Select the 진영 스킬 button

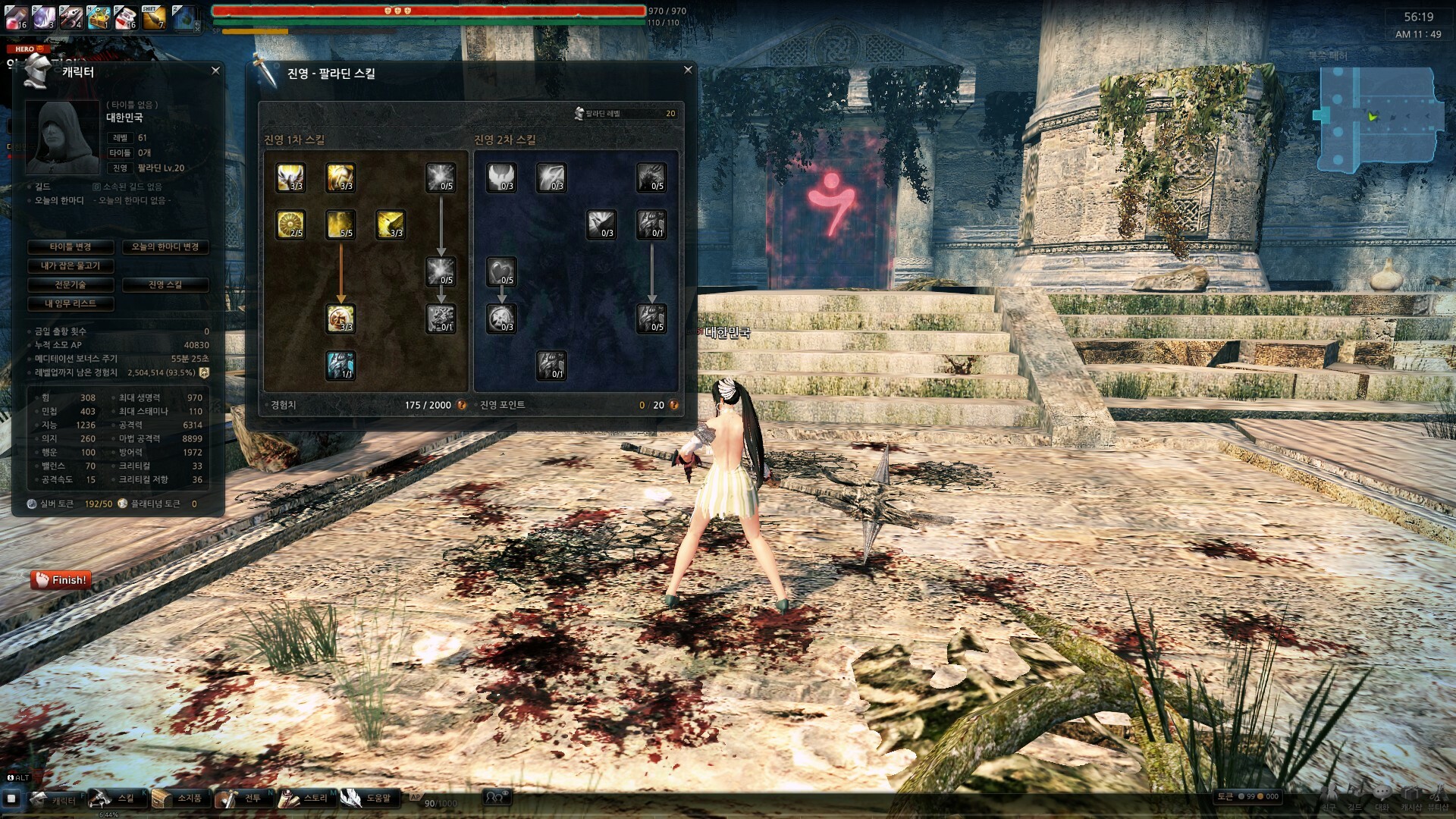click(x=165, y=285)
